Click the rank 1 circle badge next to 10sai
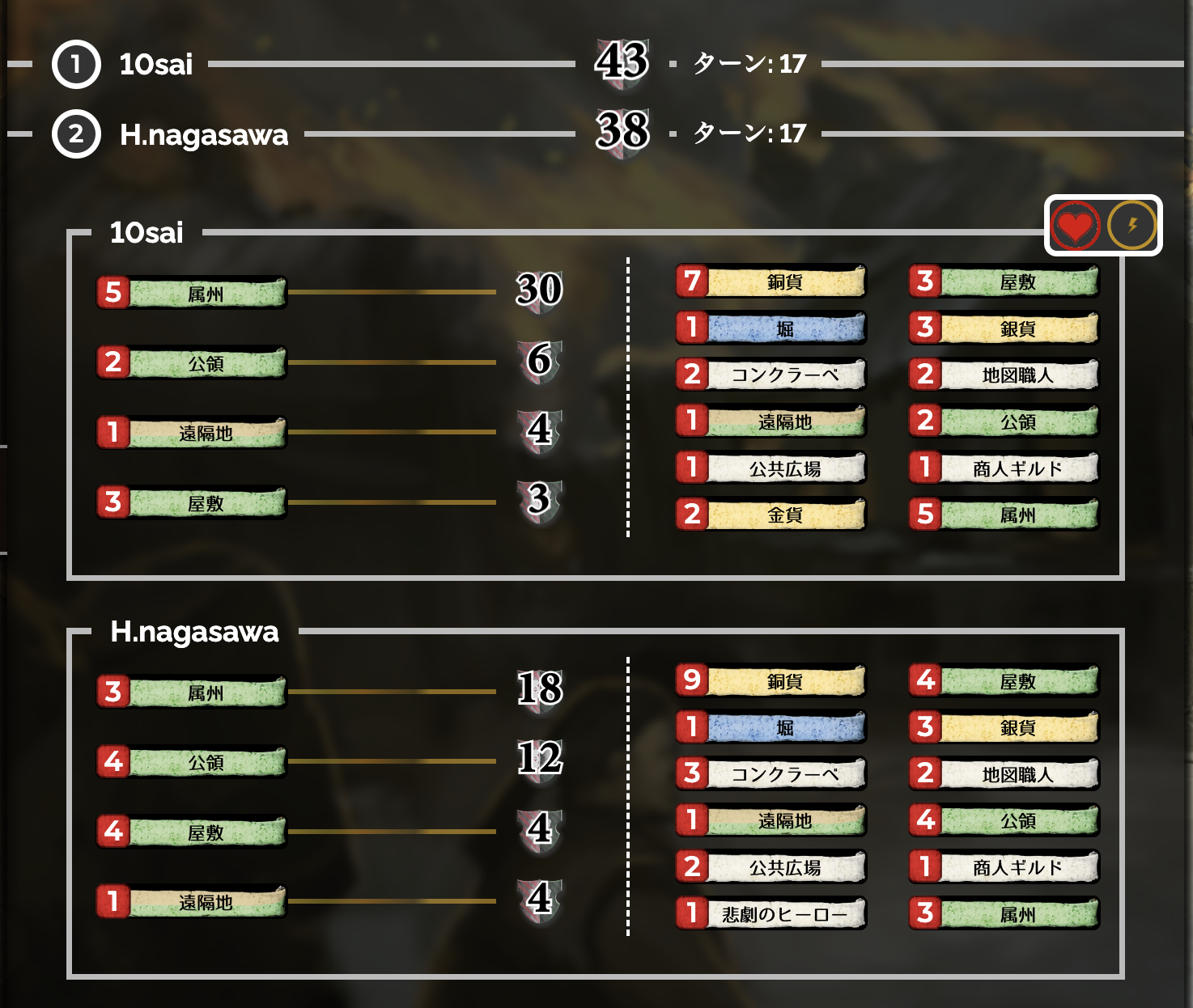 coord(75,64)
